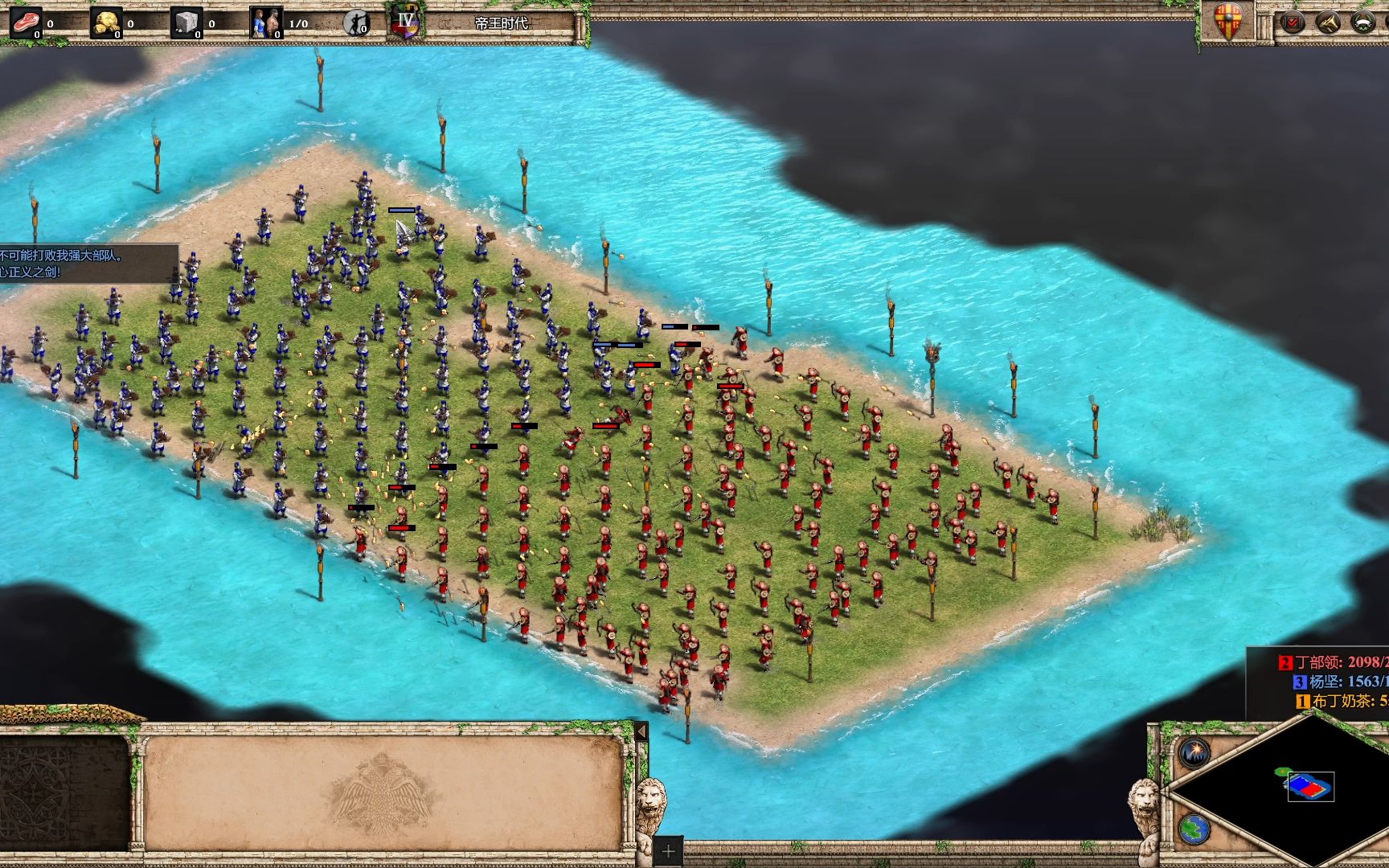Activate the flare signal button
This screenshot has width=1389, height=868.
click(x=1194, y=752)
